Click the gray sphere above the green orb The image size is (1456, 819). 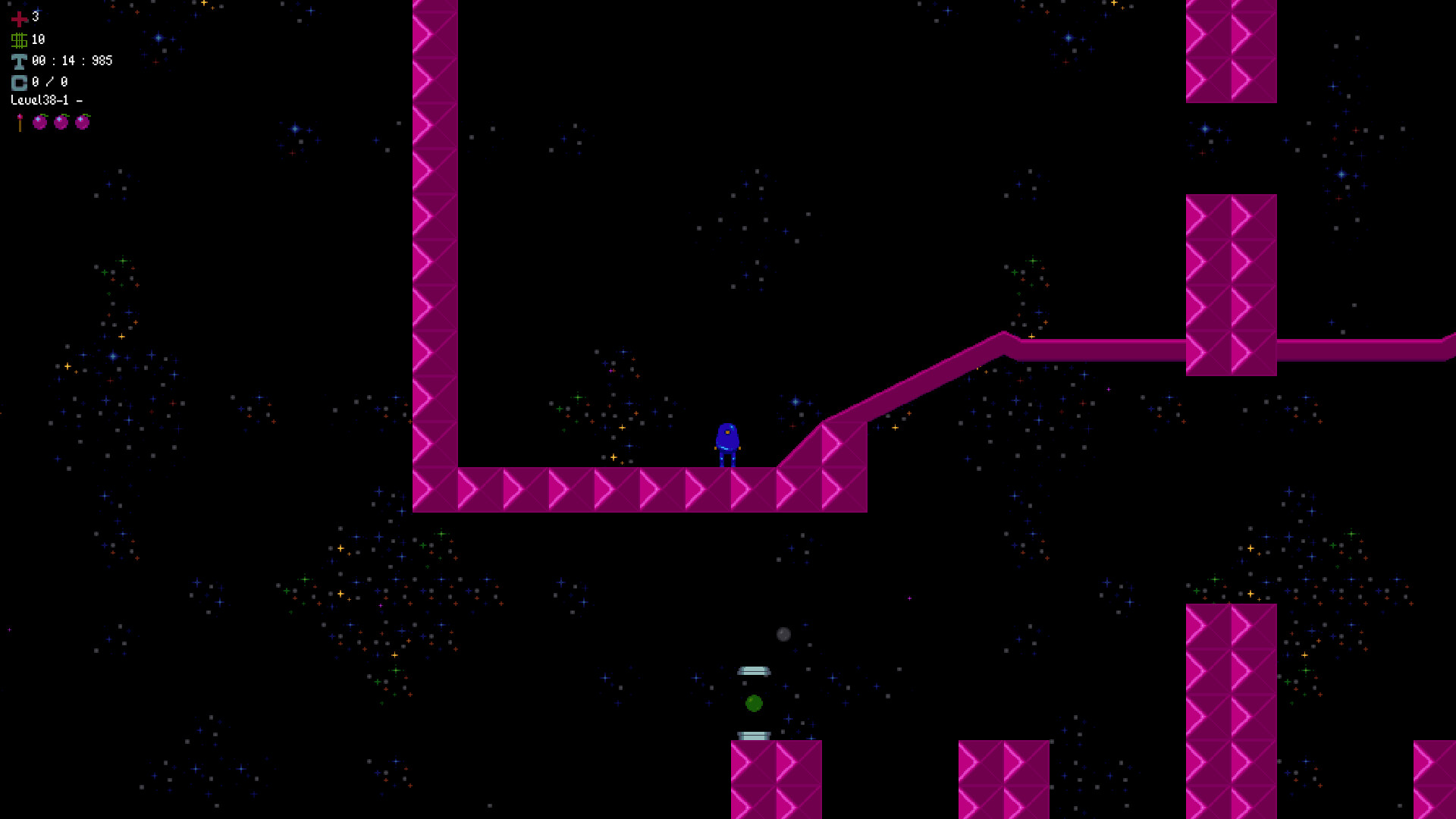pos(783,635)
